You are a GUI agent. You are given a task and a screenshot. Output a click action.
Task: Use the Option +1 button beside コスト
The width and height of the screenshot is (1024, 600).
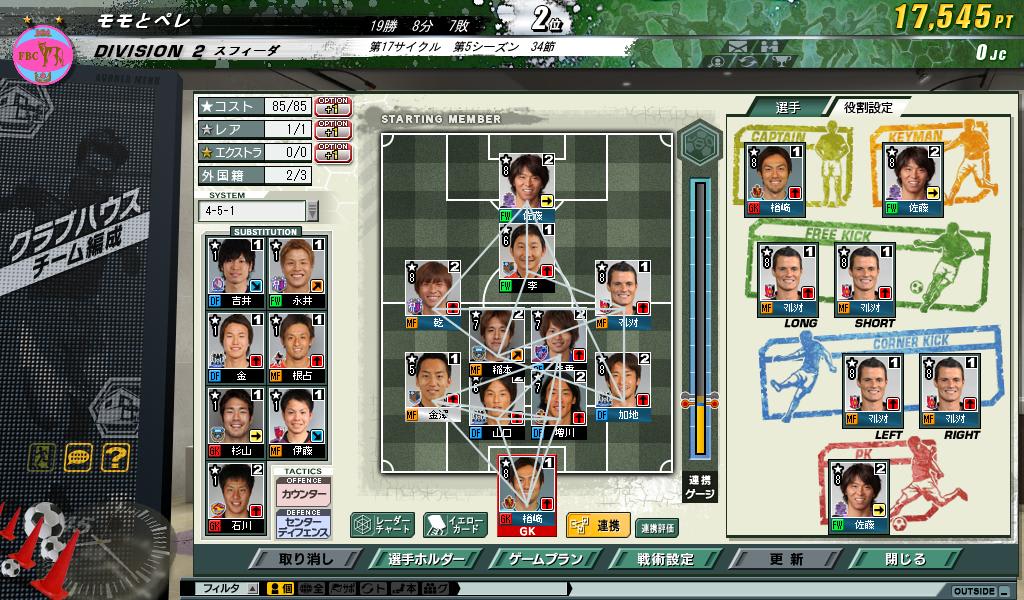coord(332,106)
